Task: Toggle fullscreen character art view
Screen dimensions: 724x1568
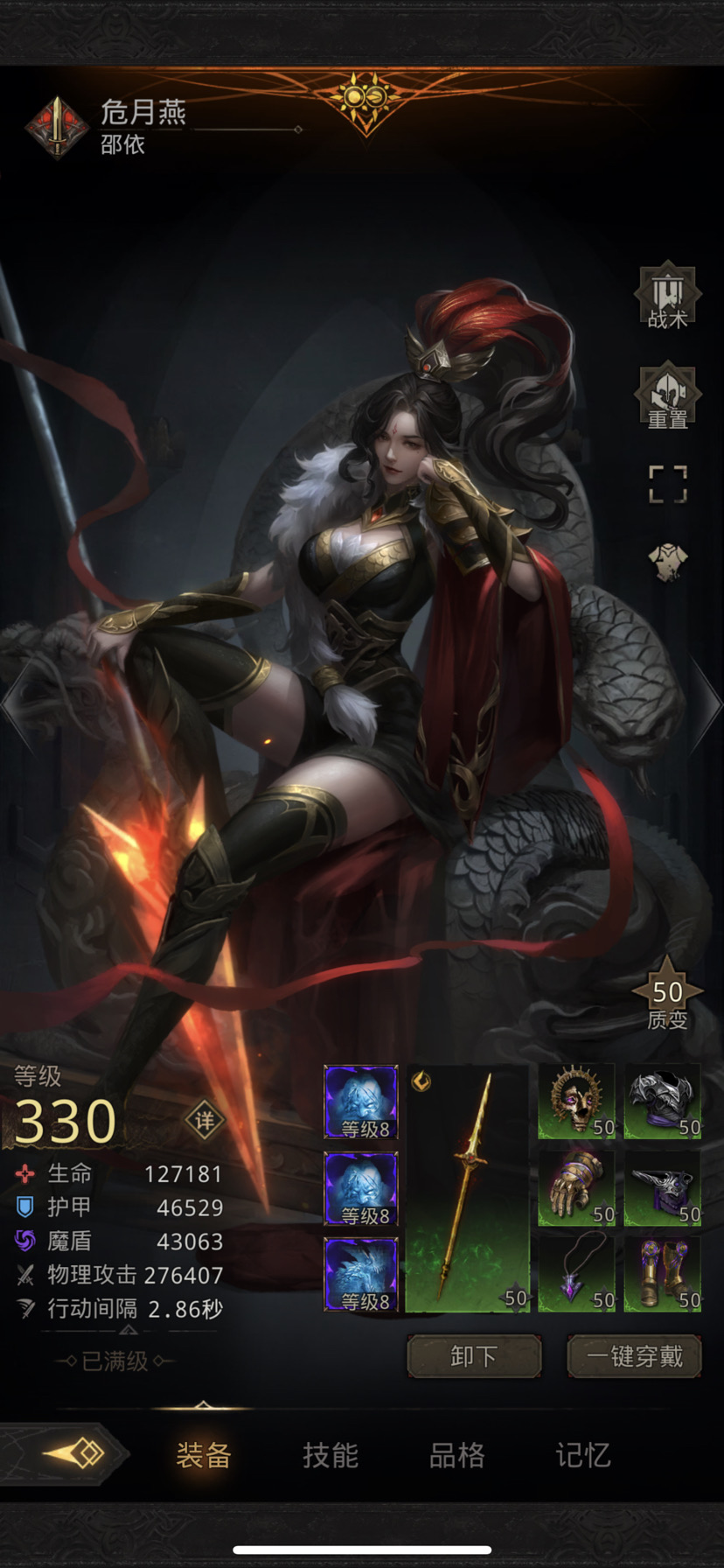Action: [x=667, y=484]
